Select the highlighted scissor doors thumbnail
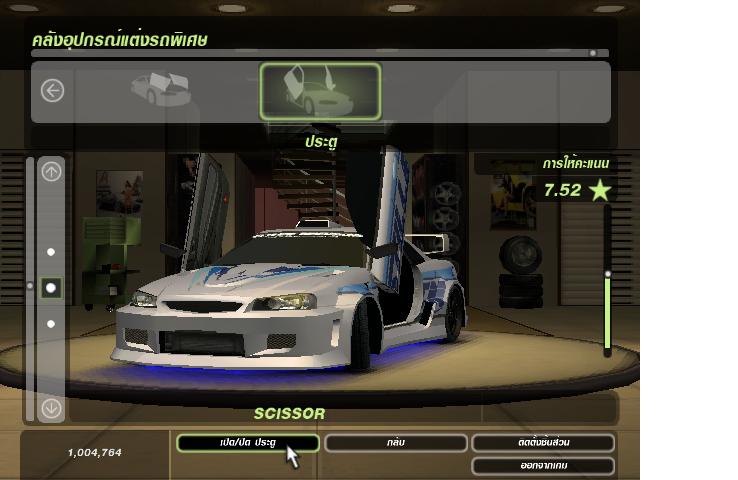 point(320,92)
